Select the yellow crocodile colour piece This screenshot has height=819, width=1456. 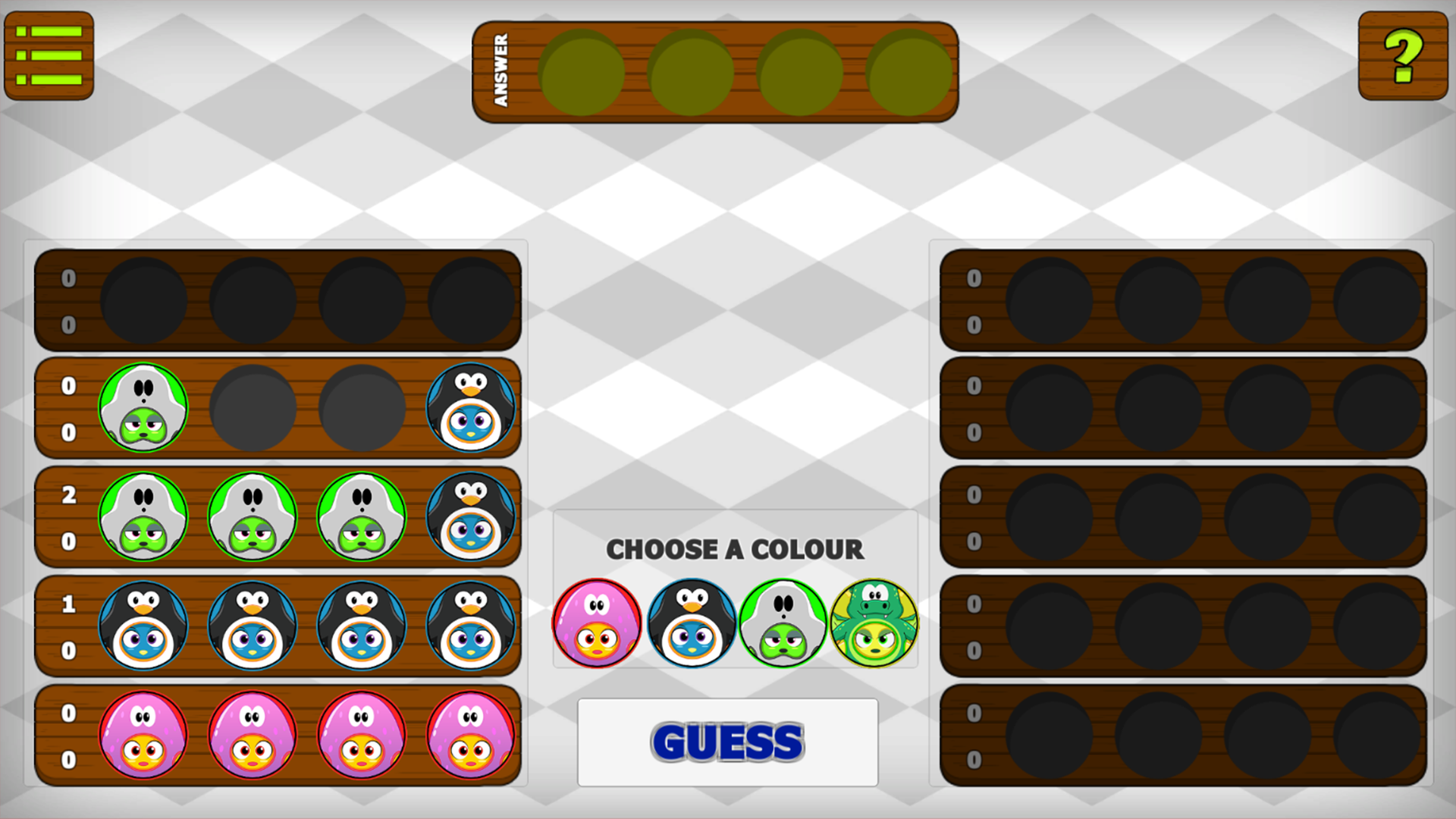[x=874, y=622]
